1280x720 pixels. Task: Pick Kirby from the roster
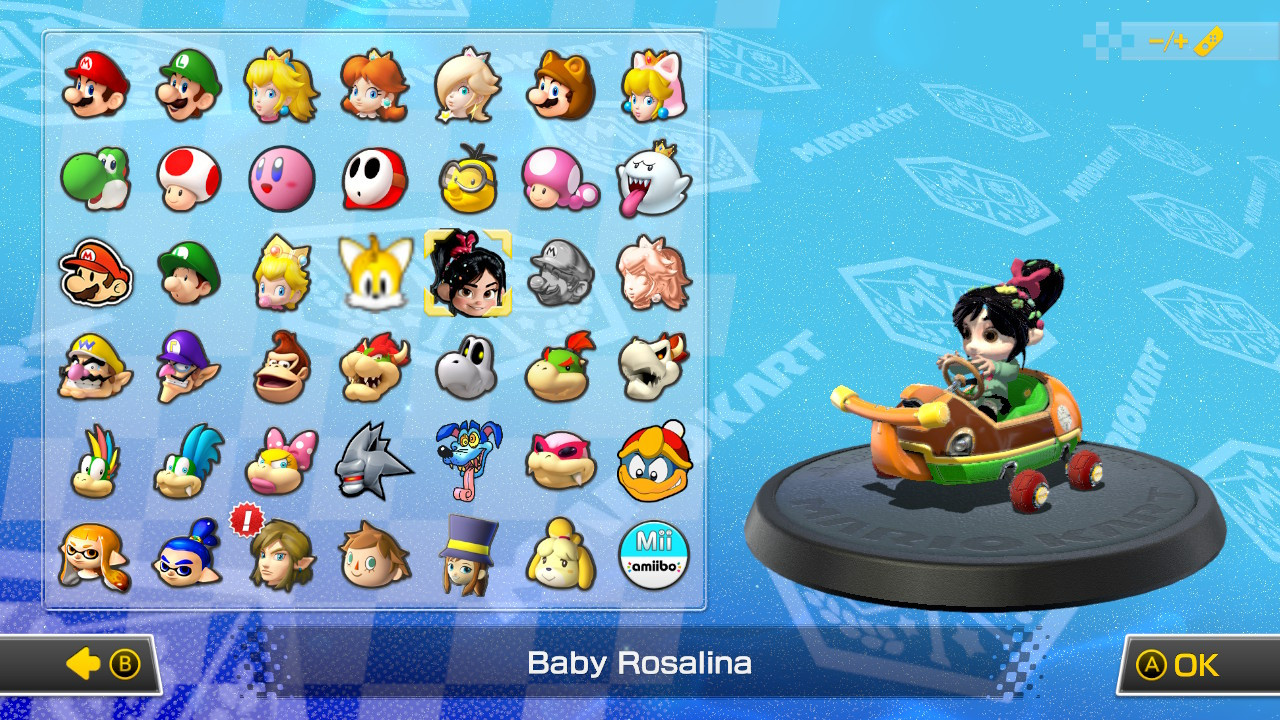282,180
